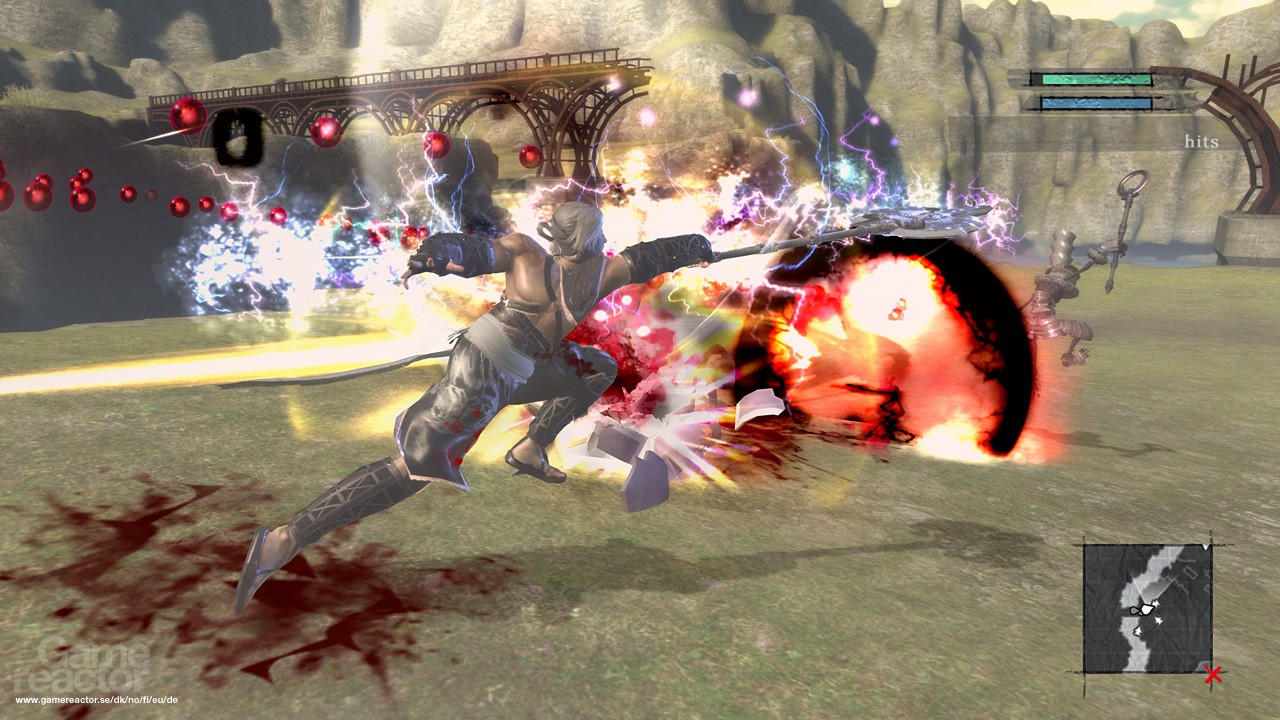Toggle the blue magic gauge display
Viewport: 1280px width, 720px height.
click(1095, 103)
